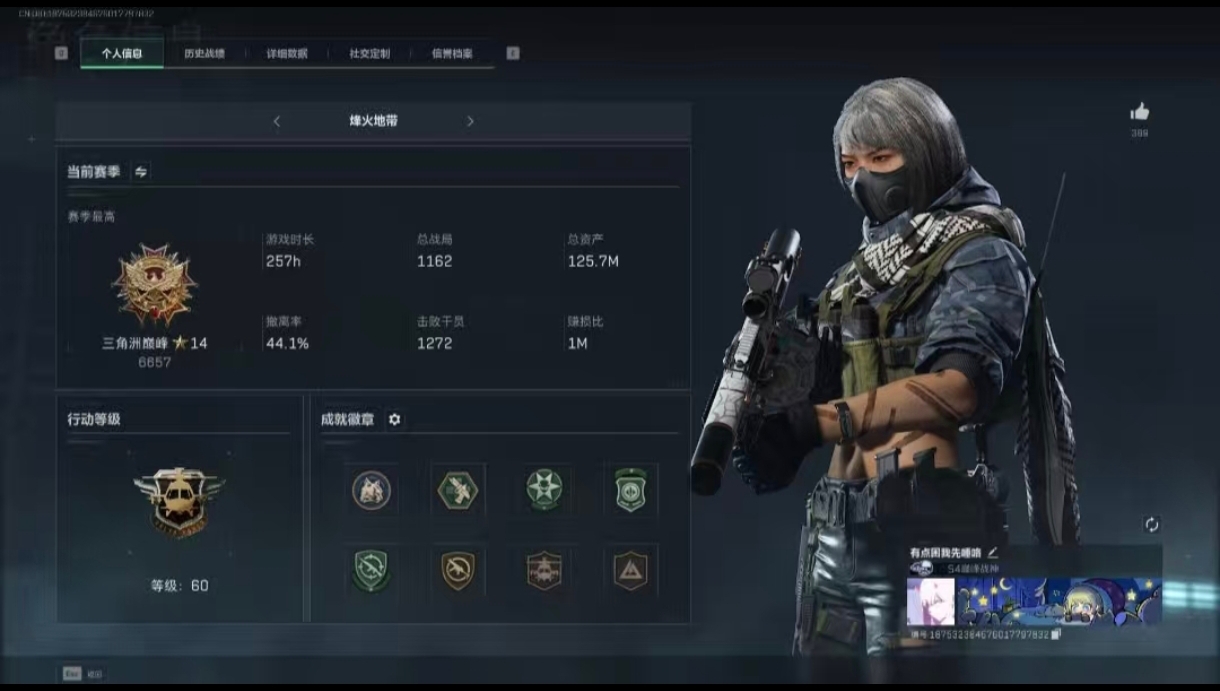Show the 信誉档案 tab
This screenshot has height=691, width=1220.
pos(452,54)
